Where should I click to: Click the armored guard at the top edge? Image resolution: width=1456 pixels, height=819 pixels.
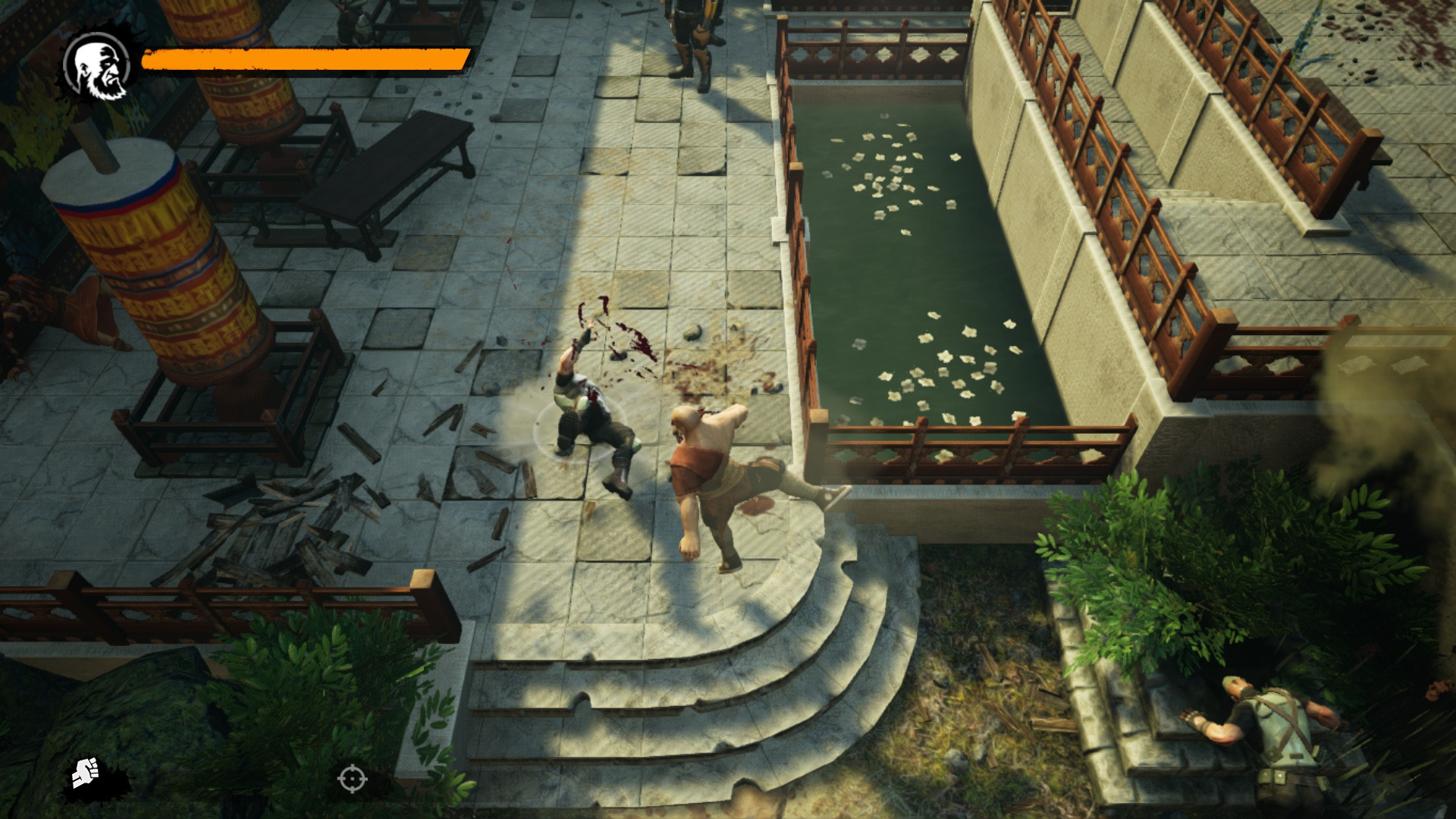pos(690,30)
